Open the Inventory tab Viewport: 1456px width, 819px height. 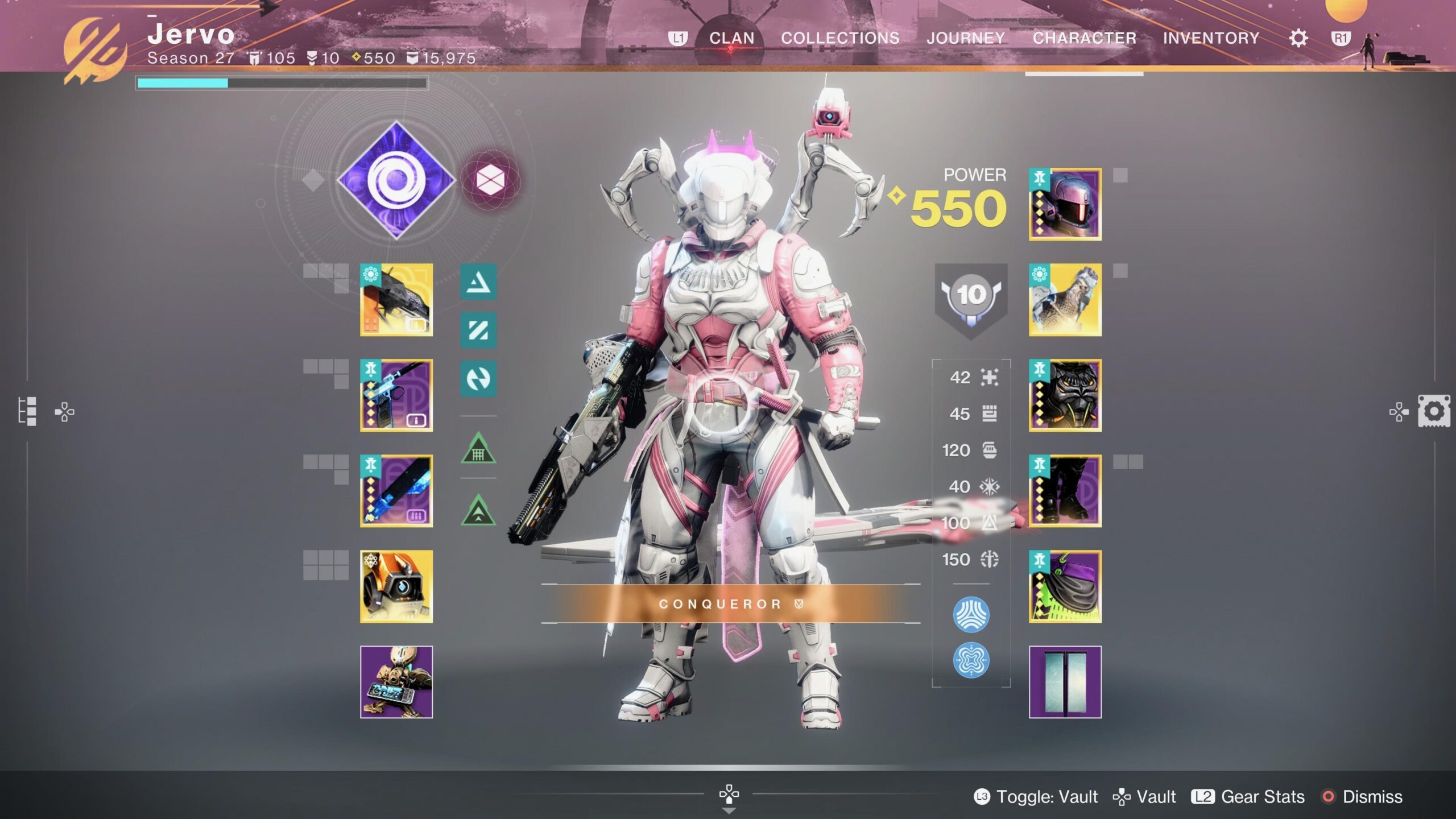pyautogui.click(x=1211, y=38)
